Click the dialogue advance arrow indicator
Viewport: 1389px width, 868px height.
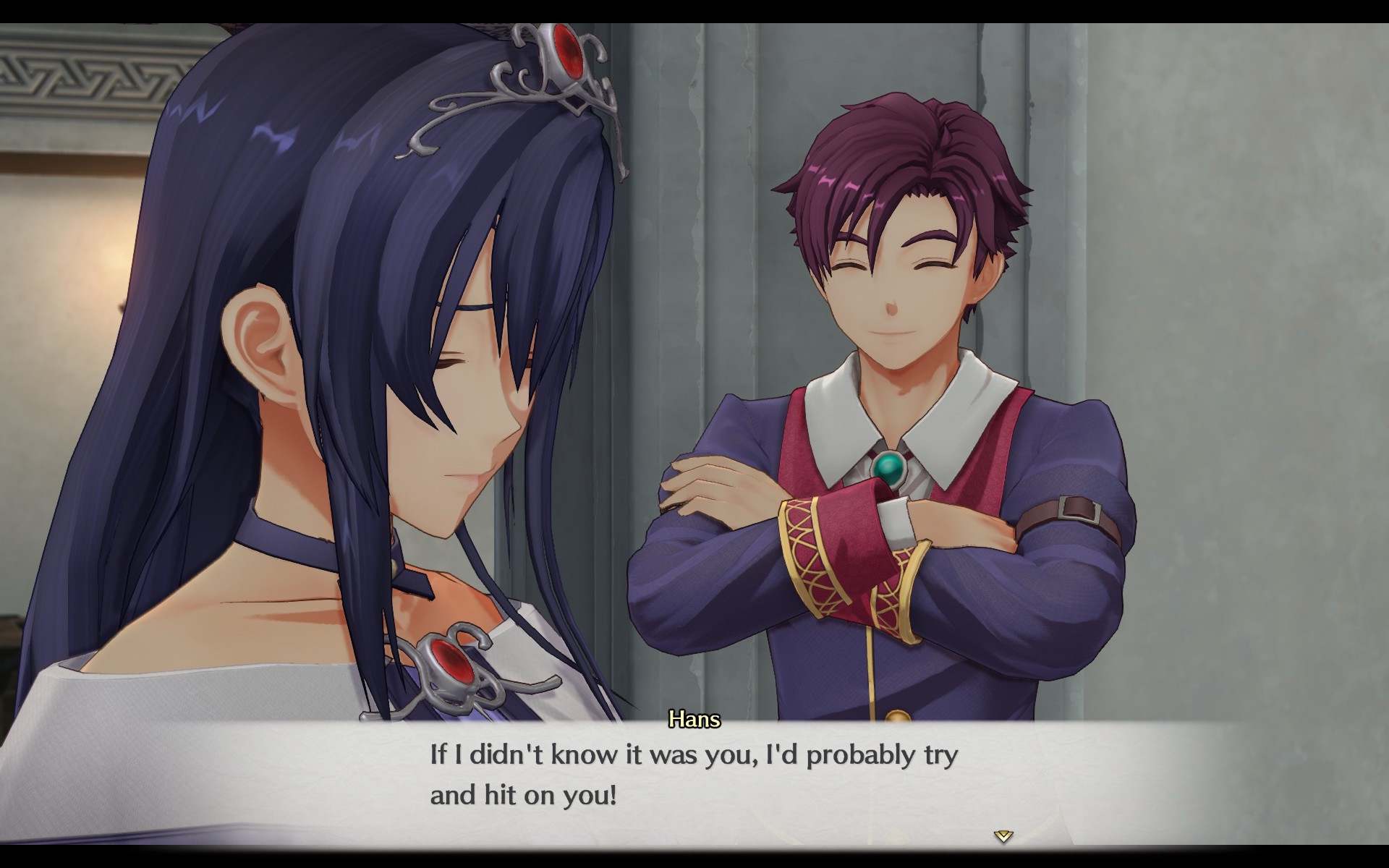[1003, 836]
